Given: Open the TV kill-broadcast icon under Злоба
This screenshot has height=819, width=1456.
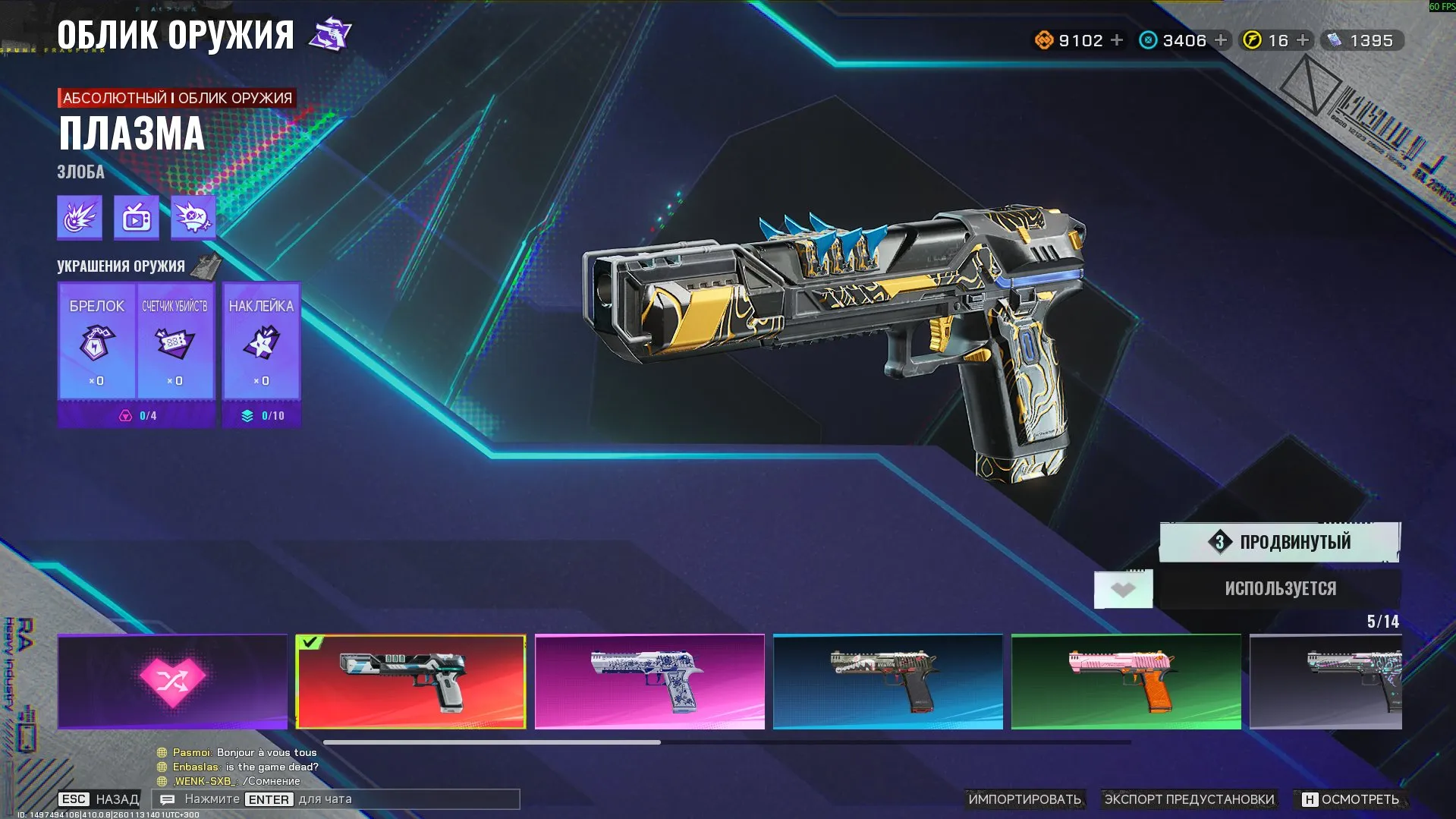Looking at the screenshot, I should pyautogui.click(x=134, y=216).
